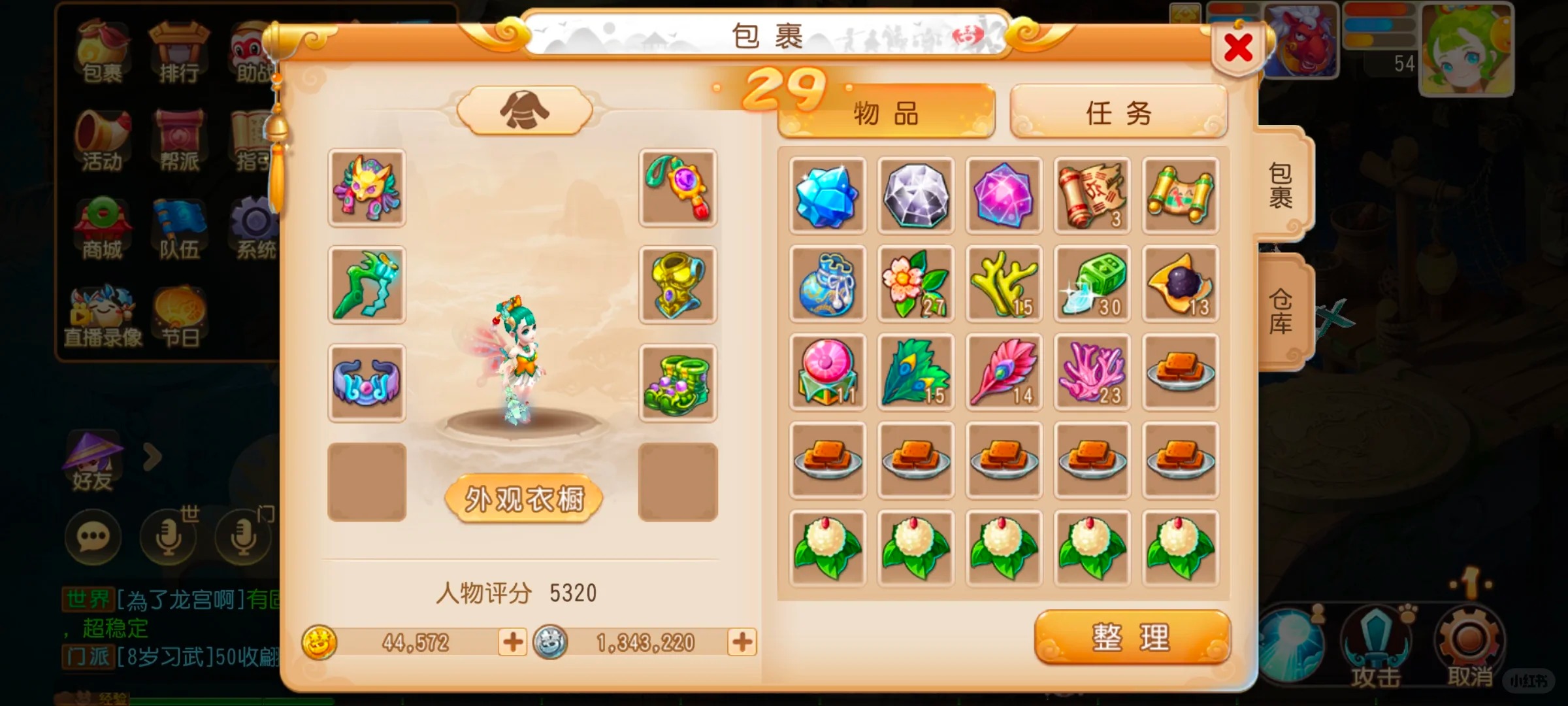Inspect the equipped green staff weapon
Image resolution: width=1568 pixels, height=706 pixels.
click(x=367, y=285)
